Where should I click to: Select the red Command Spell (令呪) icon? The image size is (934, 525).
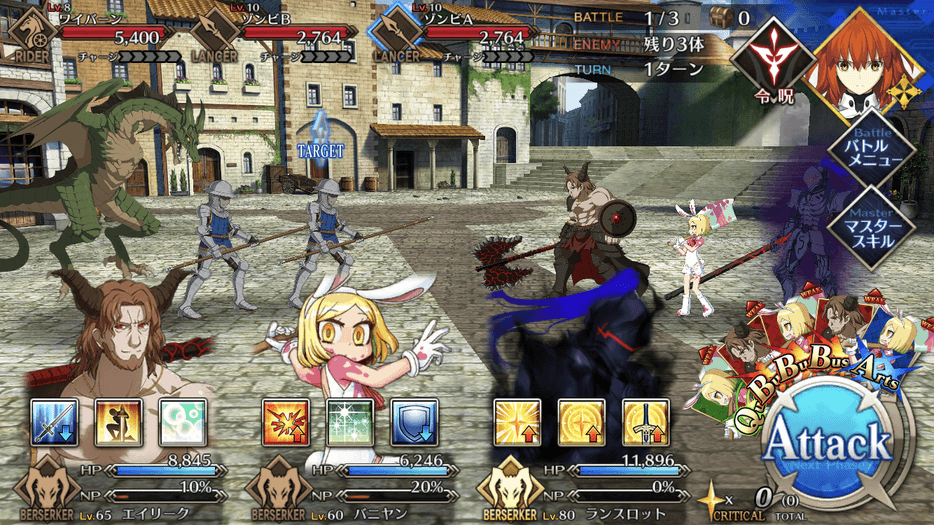pos(771,62)
